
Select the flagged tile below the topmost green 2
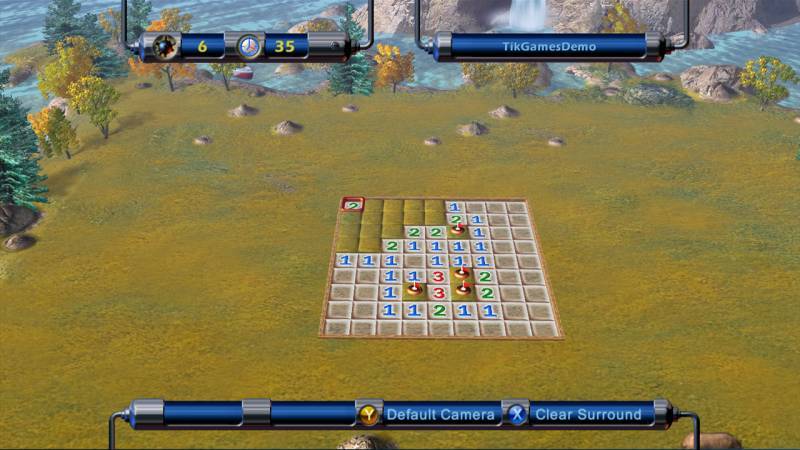click(457, 230)
